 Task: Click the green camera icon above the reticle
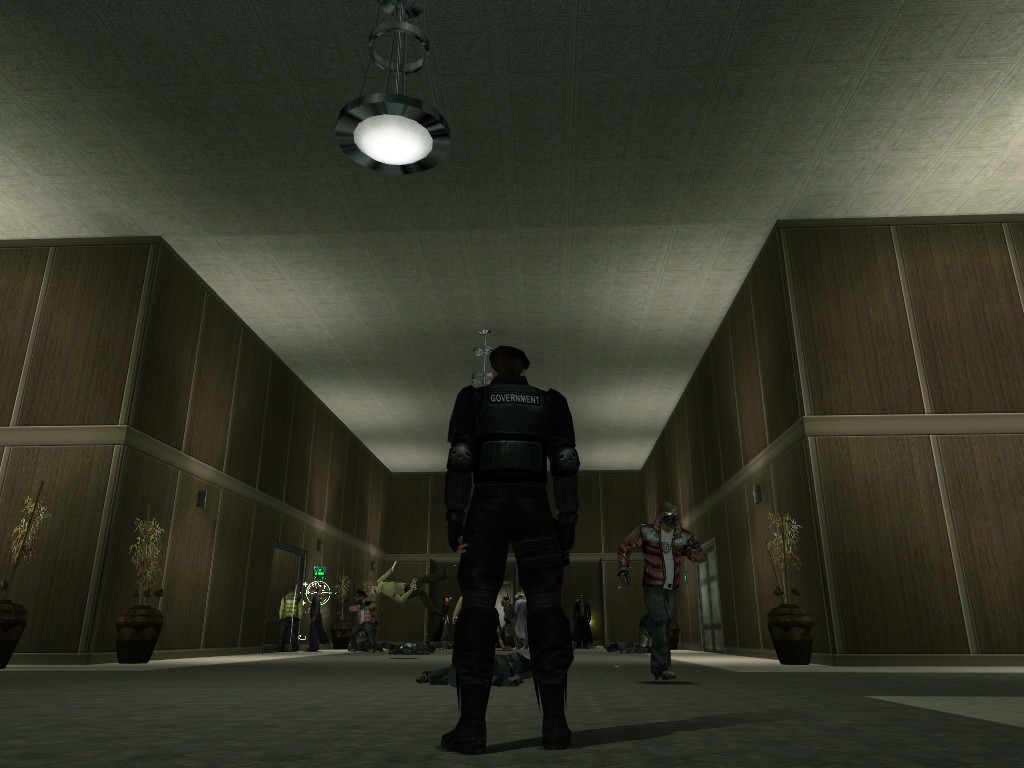pos(319,572)
